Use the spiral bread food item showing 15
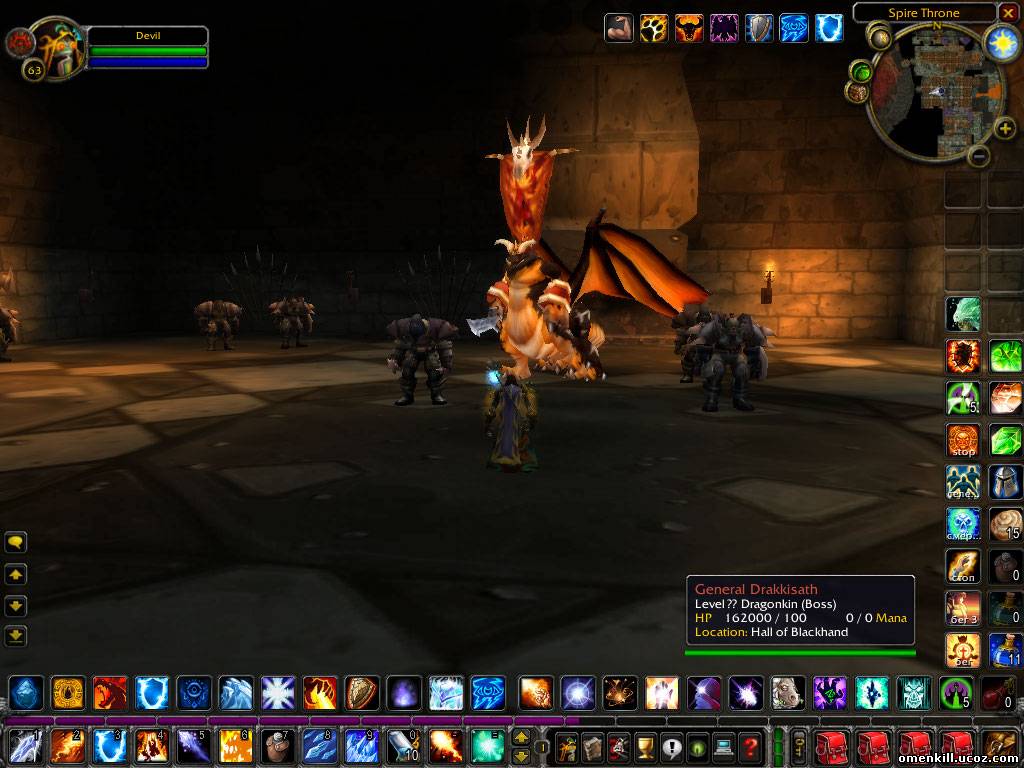1024x768 pixels. [1005, 524]
